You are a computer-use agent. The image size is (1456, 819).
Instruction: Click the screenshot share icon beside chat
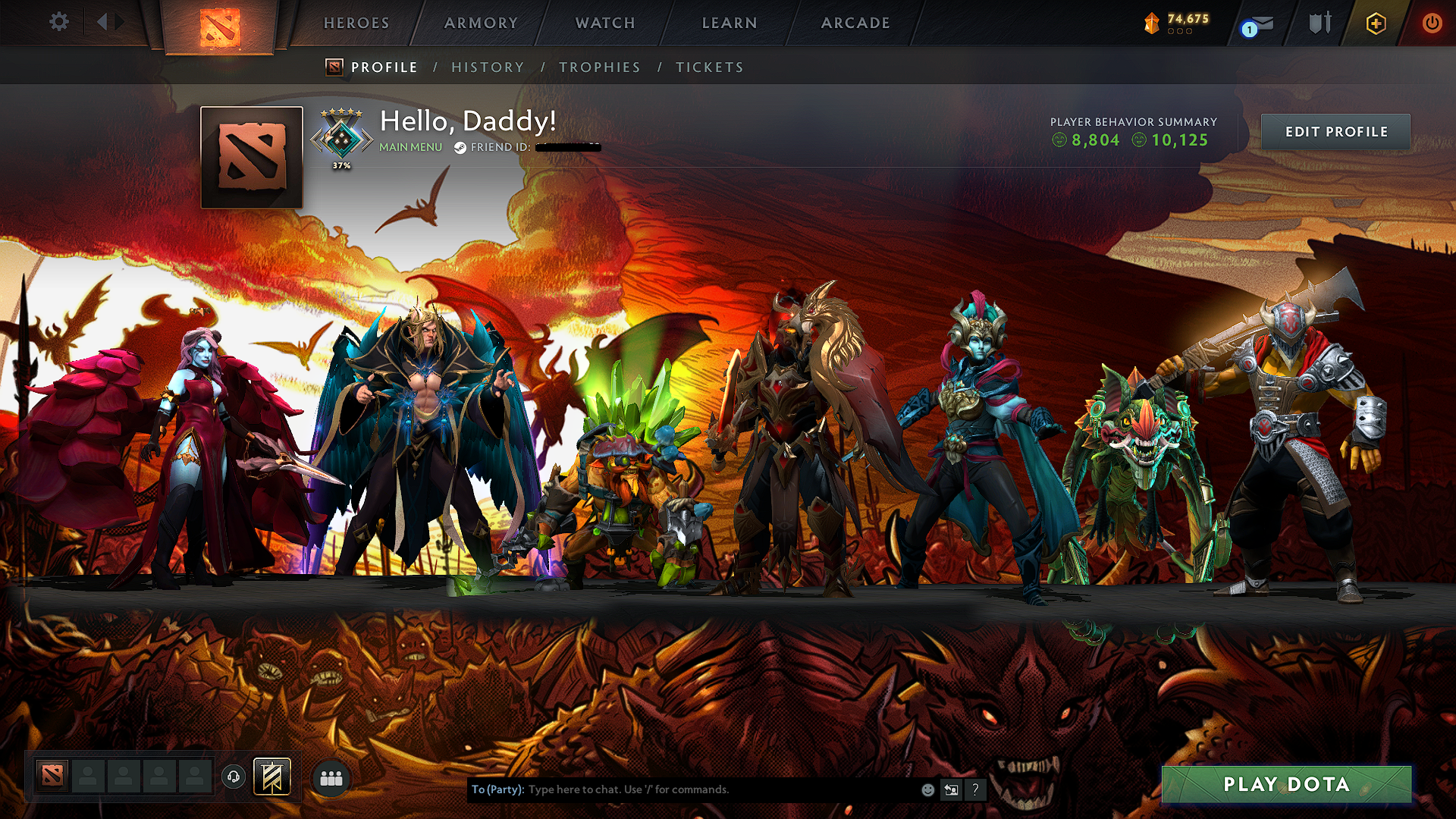coord(950,789)
